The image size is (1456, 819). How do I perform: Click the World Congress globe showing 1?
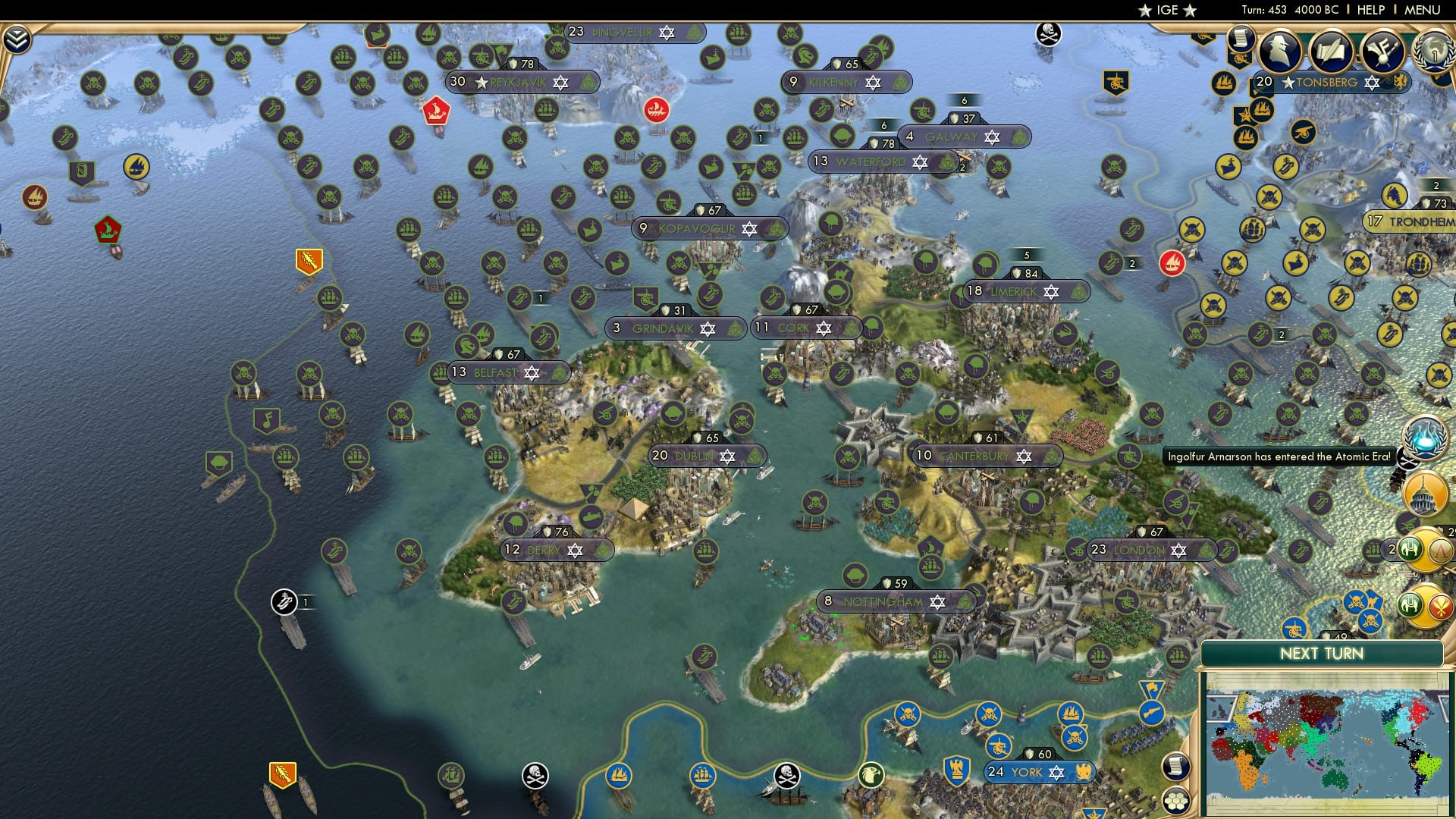[x=1433, y=52]
